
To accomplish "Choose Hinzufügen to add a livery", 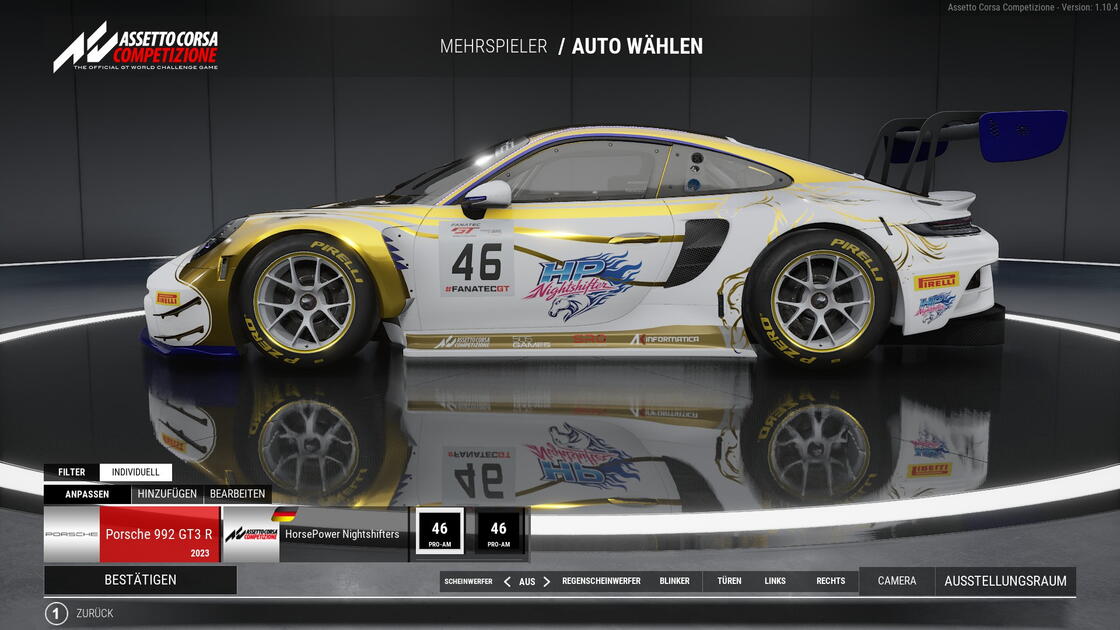I will [166, 494].
